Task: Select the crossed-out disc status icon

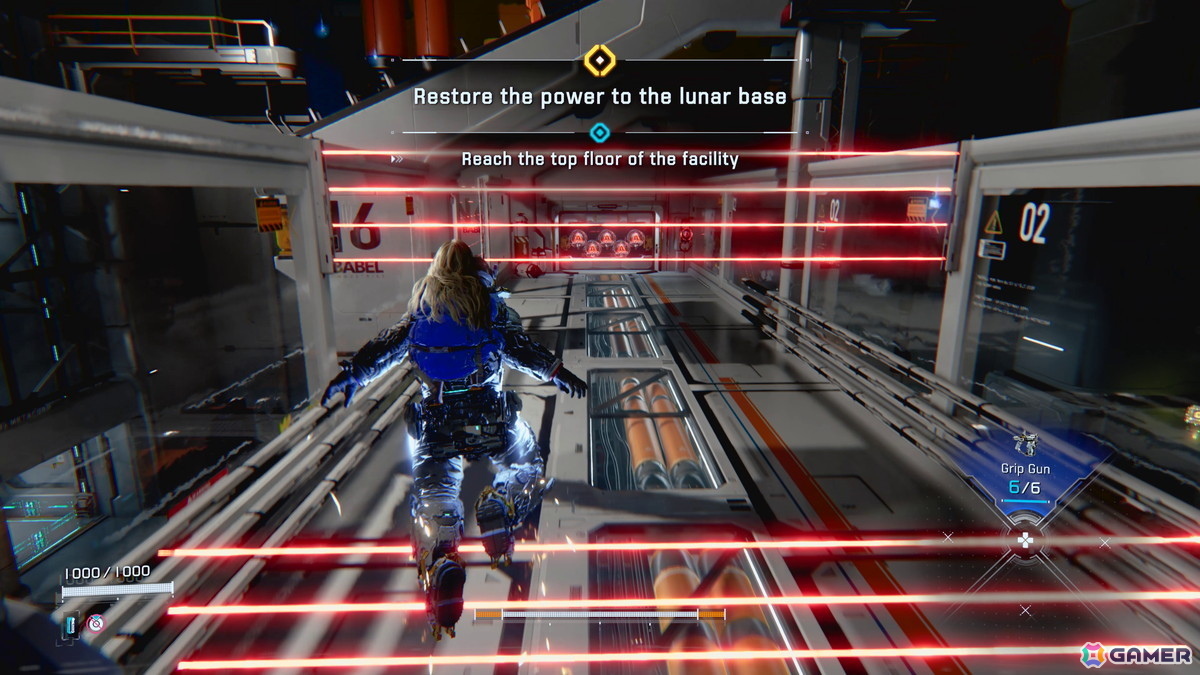Action: tap(96, 623)
